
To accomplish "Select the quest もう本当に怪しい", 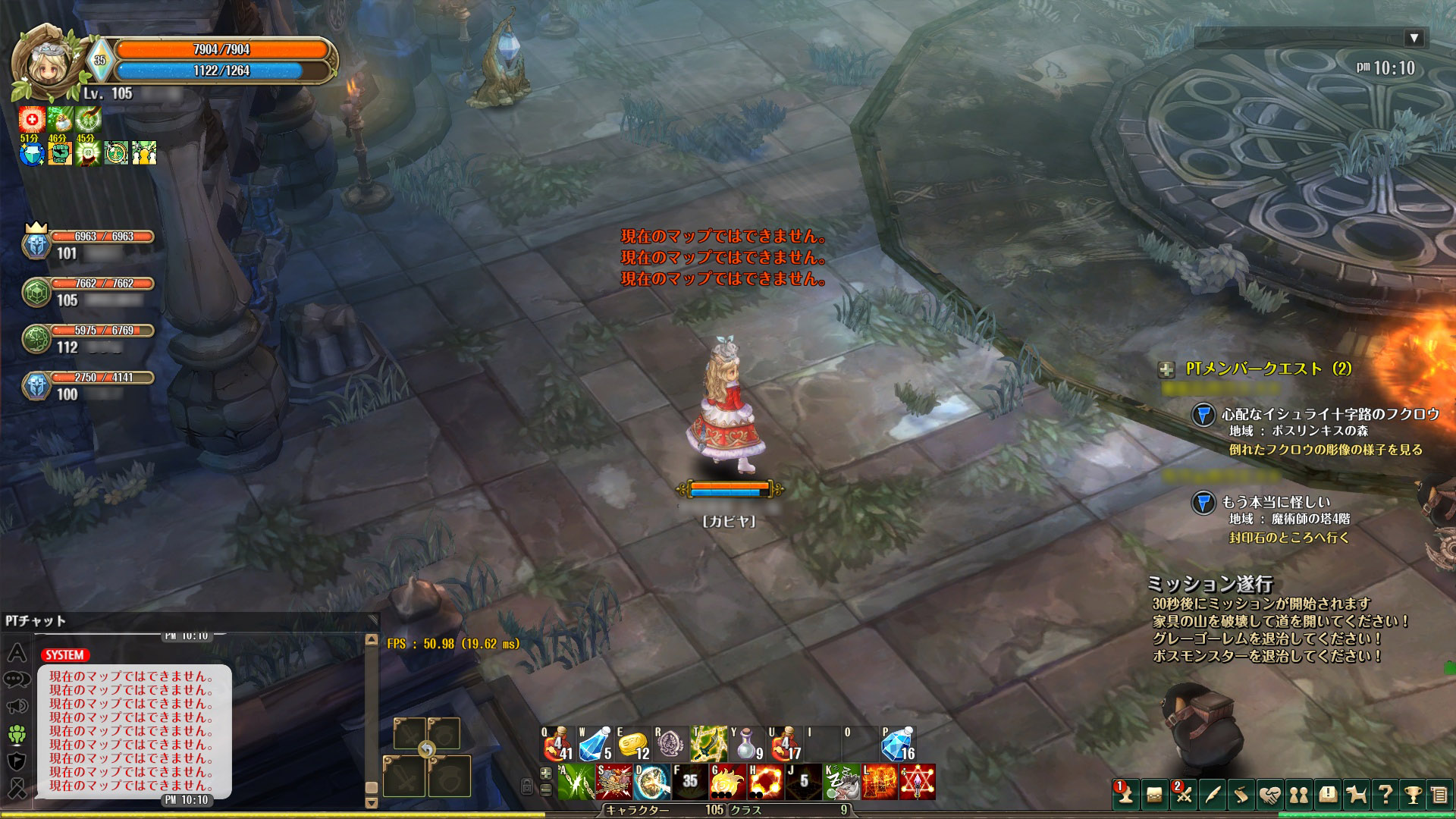I will (1276, 502).
